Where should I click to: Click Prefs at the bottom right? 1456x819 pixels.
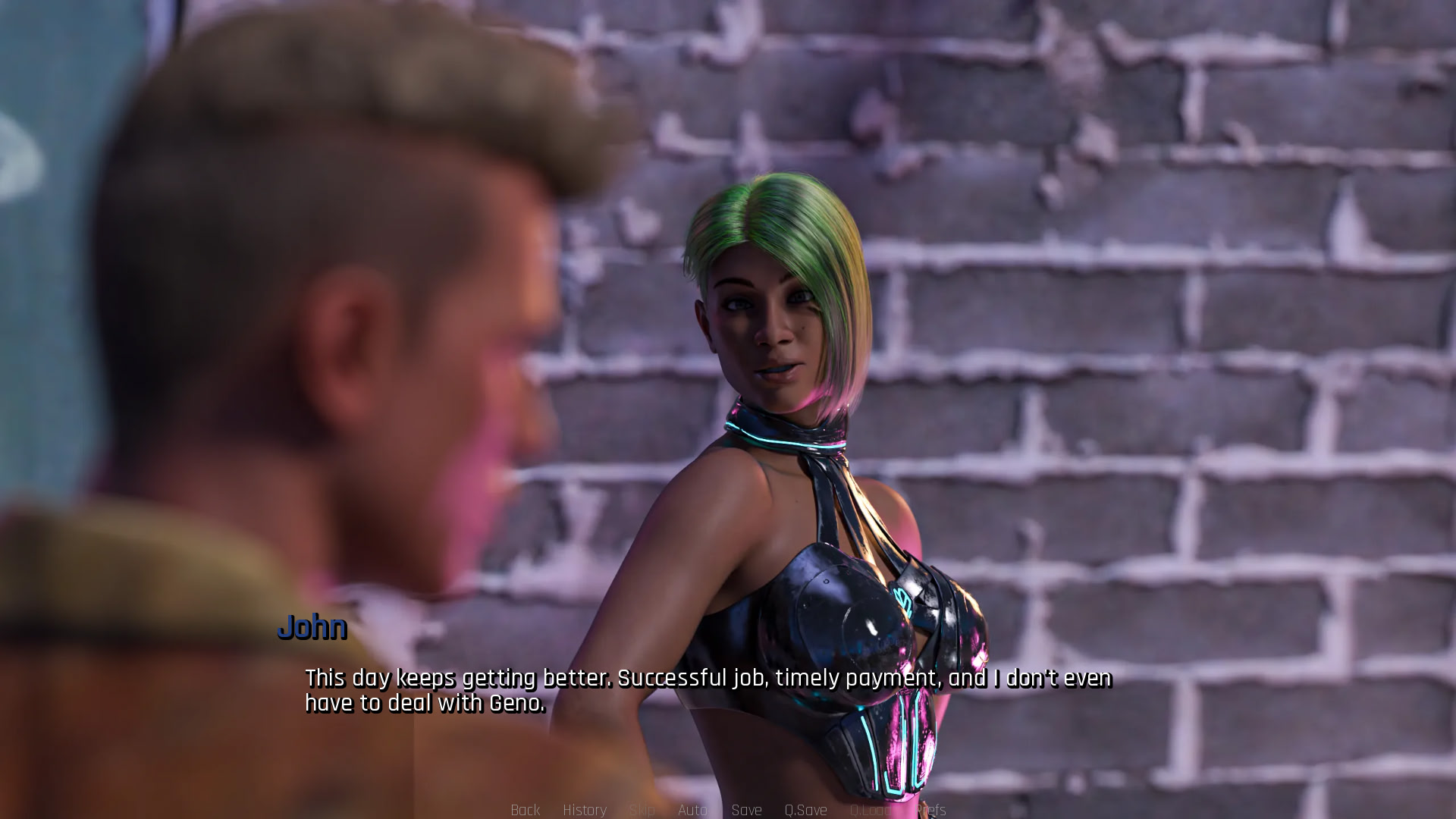931,810
